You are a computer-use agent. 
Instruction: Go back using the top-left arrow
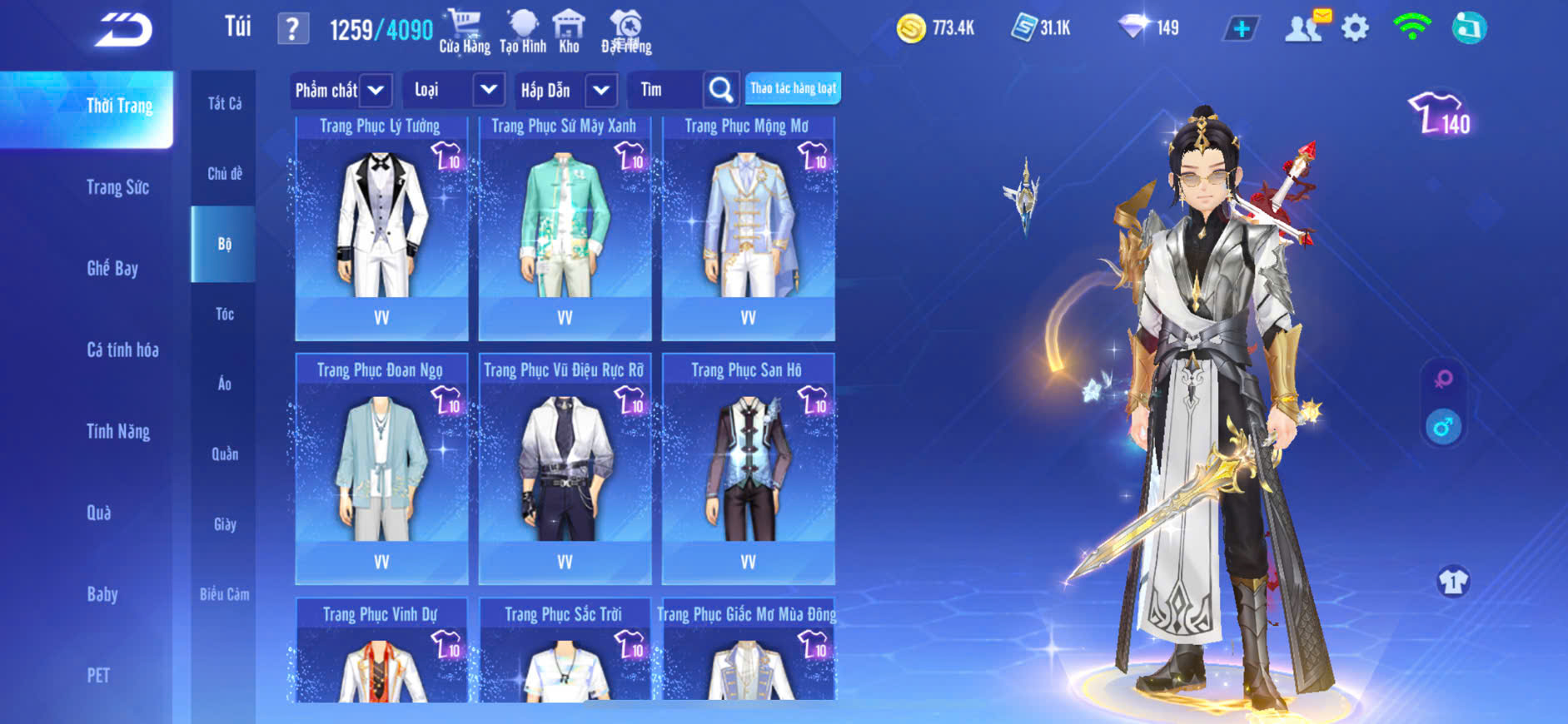[x=123, y=31]
